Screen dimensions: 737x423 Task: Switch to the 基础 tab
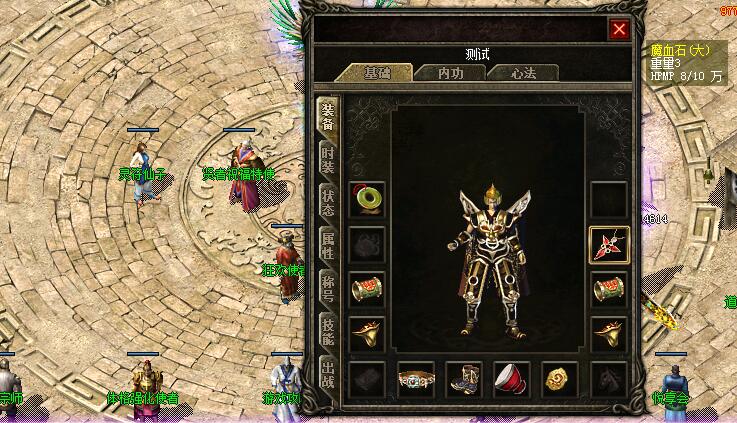point(378,73)
